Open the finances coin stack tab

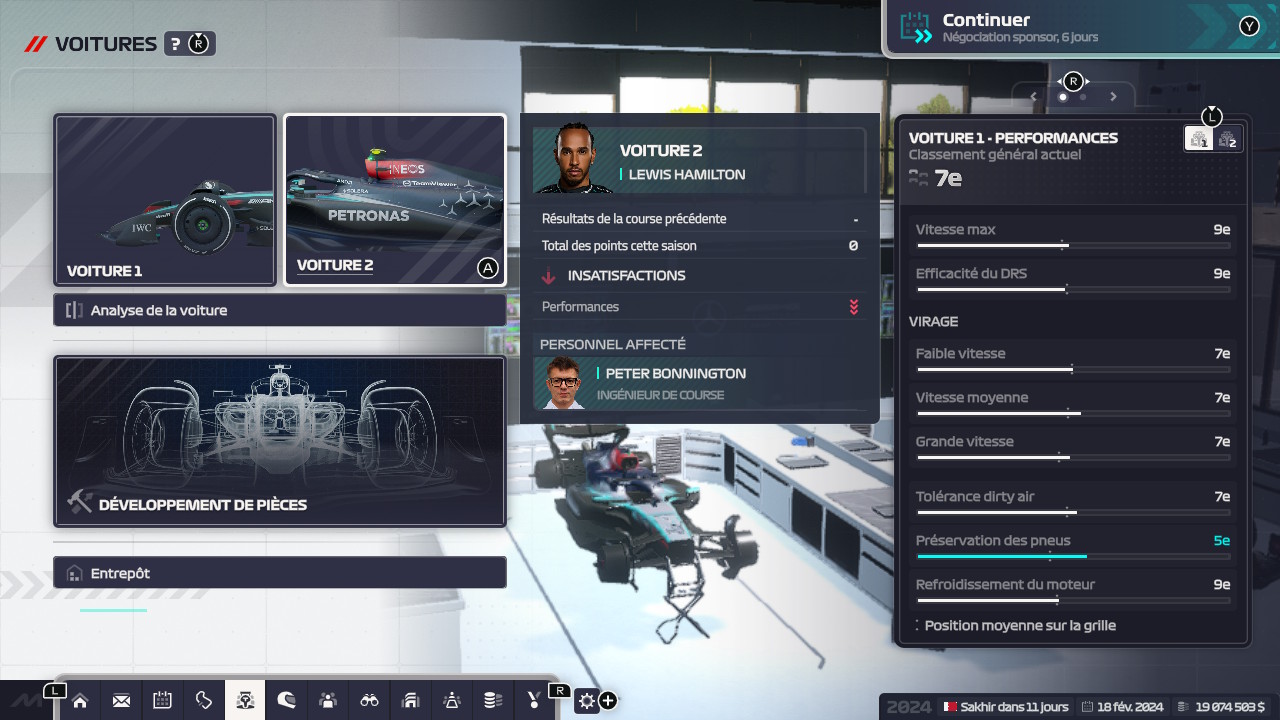[x=493, y=700]
